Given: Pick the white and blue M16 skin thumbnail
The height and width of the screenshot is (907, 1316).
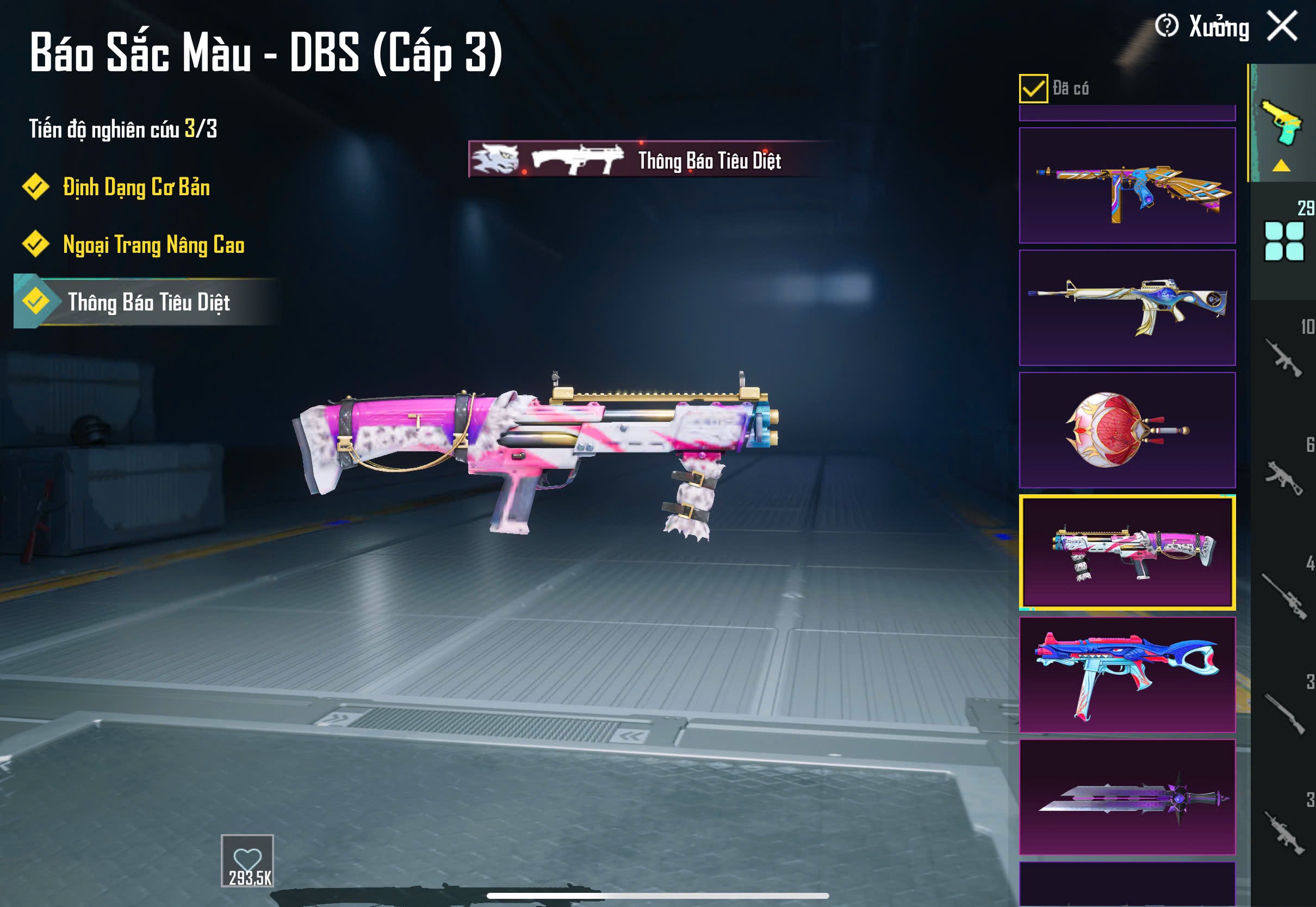Looking at the screenshot, I should click(1127, 307).
